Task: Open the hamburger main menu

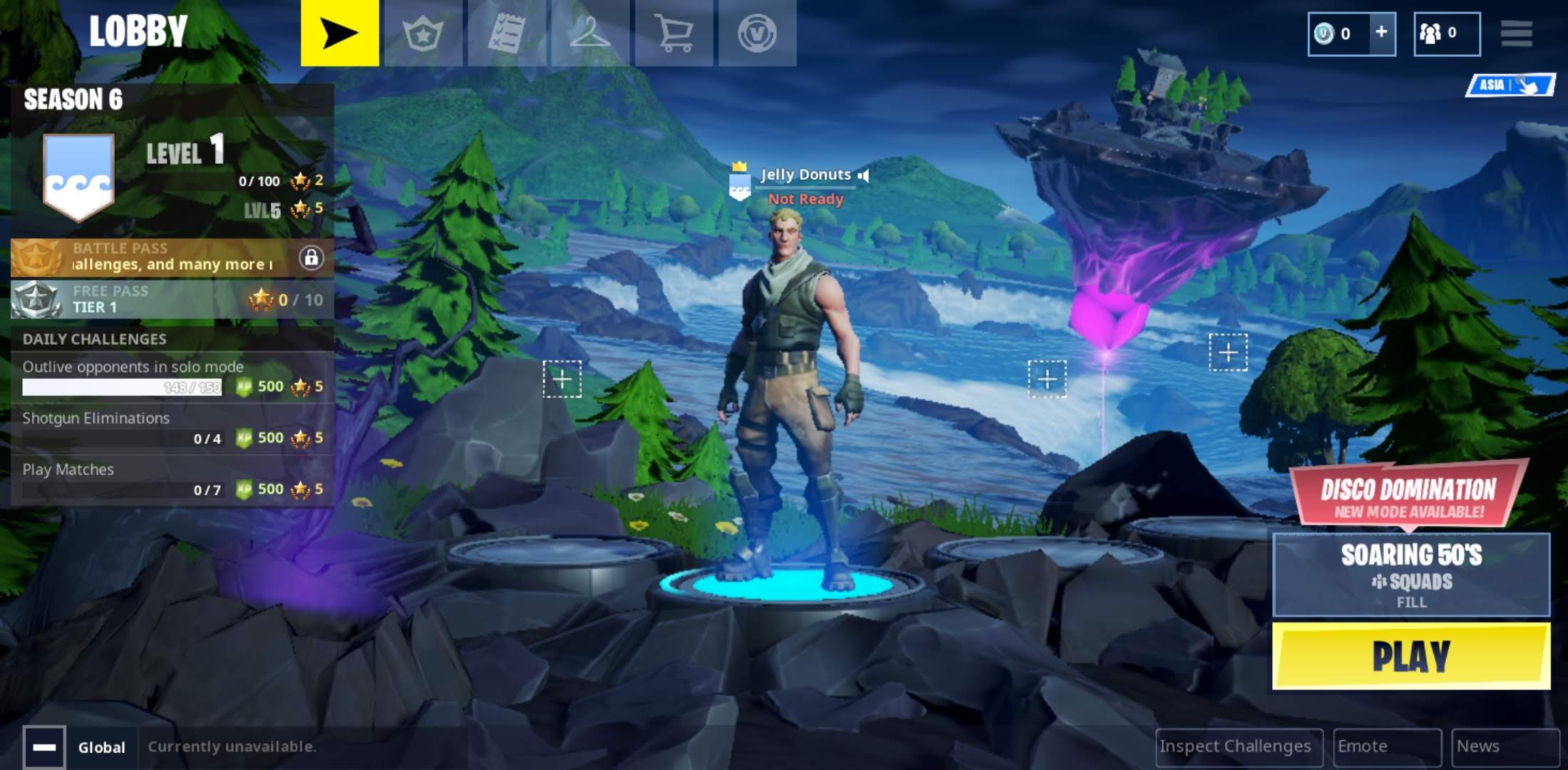Action: click(1517, 32)
